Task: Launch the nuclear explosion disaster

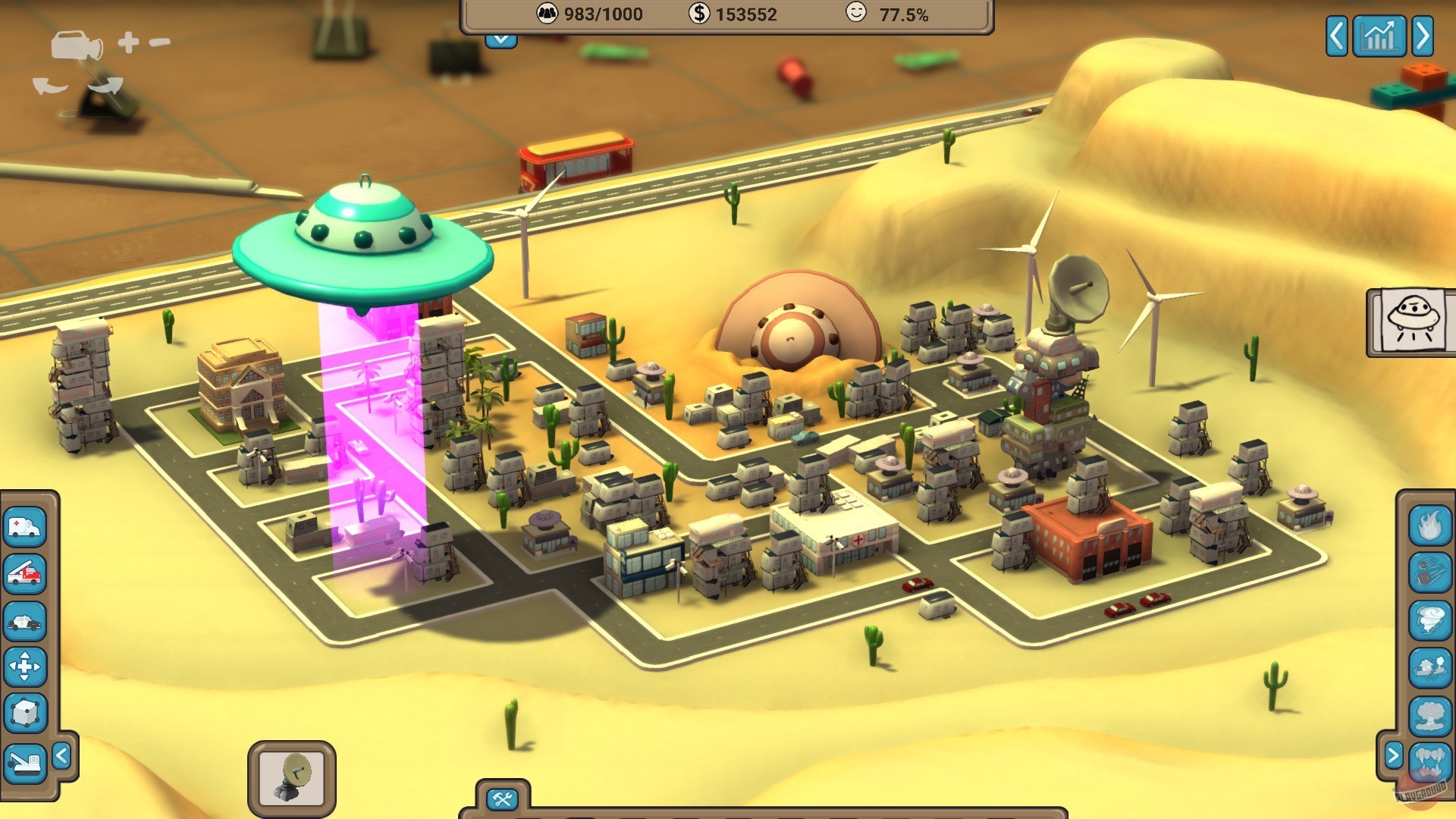Action: 1429,713
